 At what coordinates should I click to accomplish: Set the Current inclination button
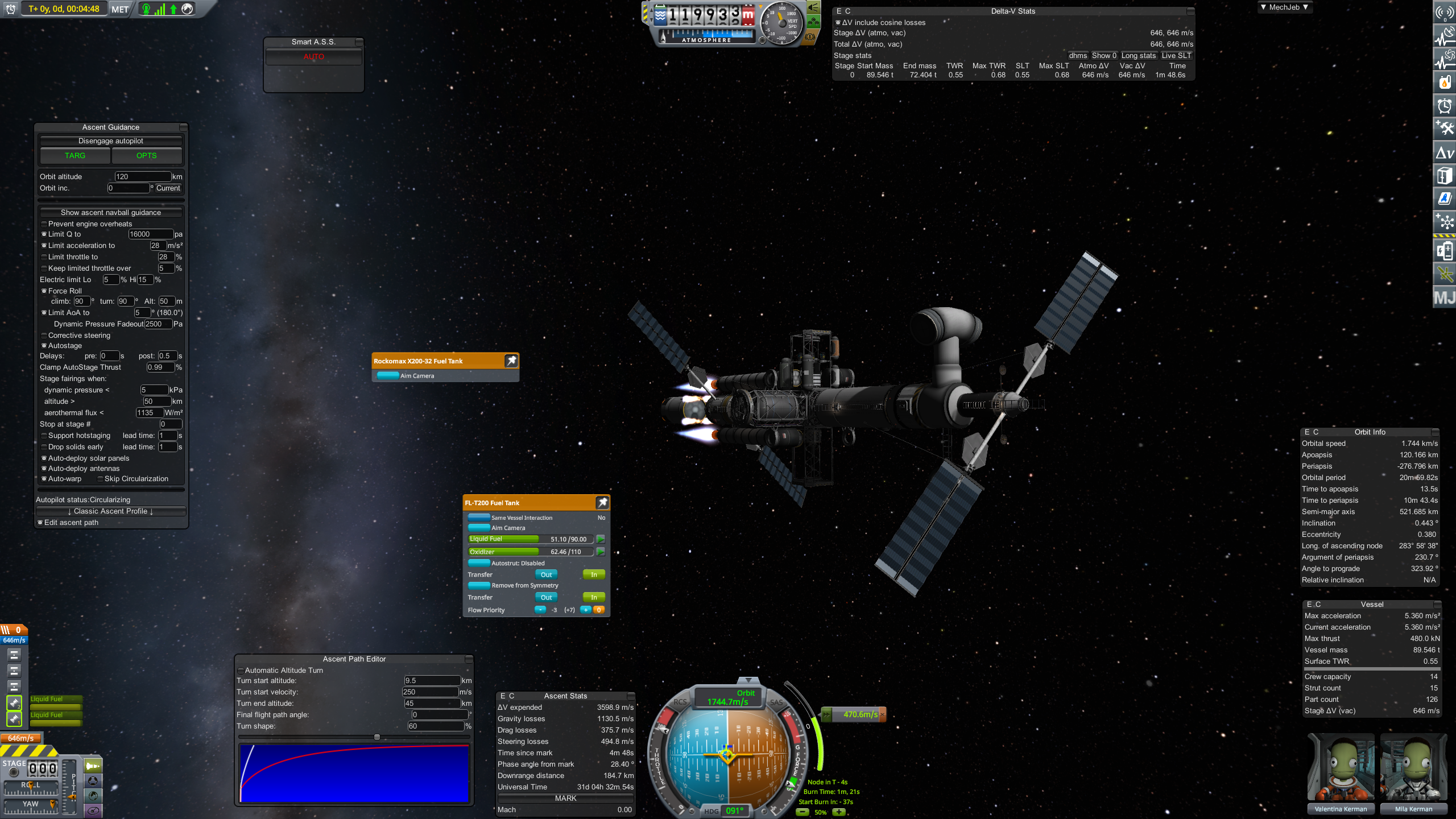[168, 188]
